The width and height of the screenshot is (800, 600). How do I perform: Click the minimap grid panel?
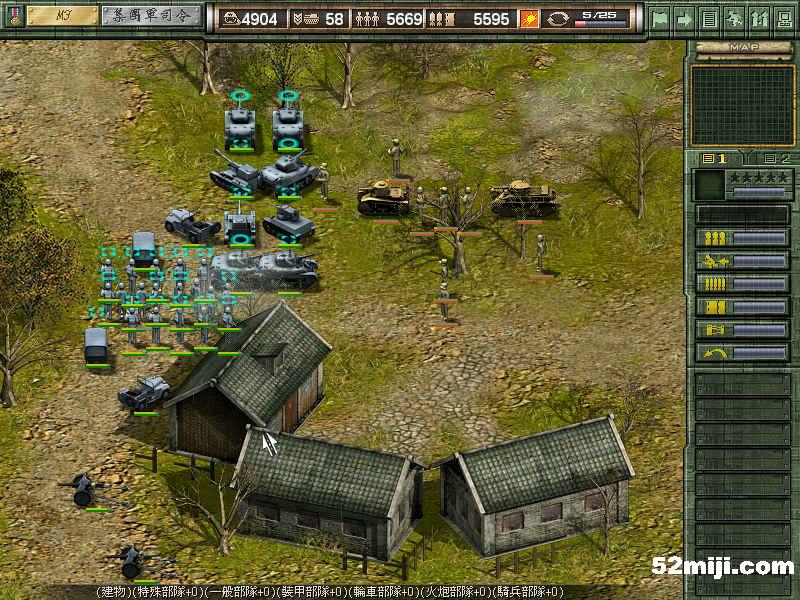(x=742, y=105)
